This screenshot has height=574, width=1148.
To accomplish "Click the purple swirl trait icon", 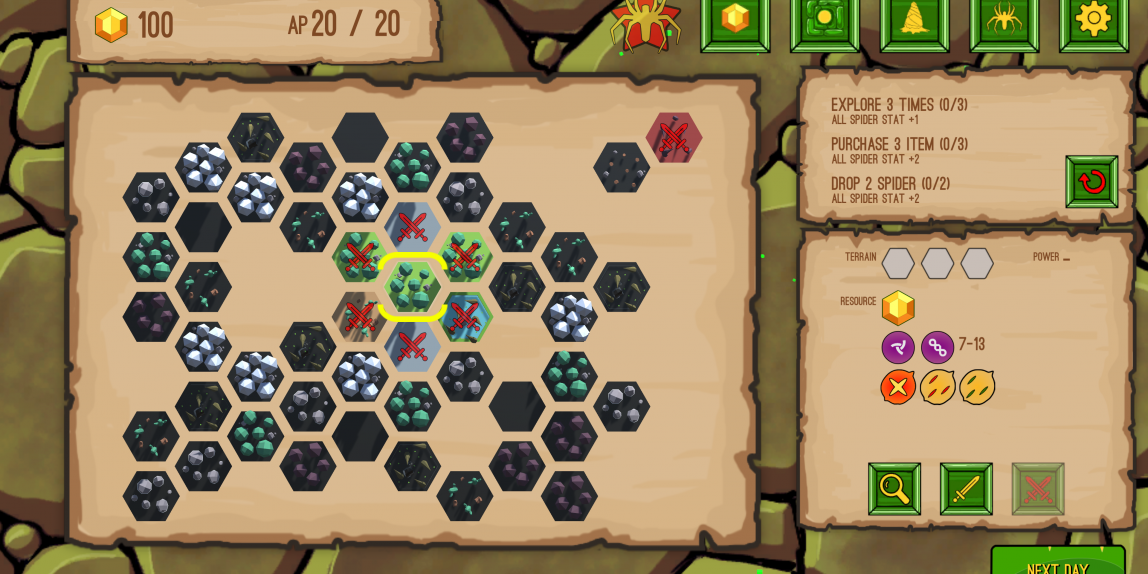I will click(x=898, y=347).
